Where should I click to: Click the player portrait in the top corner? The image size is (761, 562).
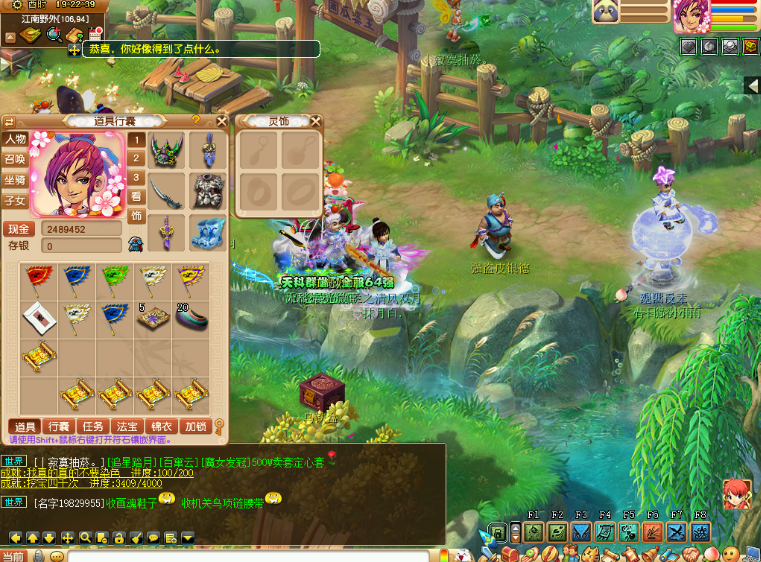tap(691, 15)
